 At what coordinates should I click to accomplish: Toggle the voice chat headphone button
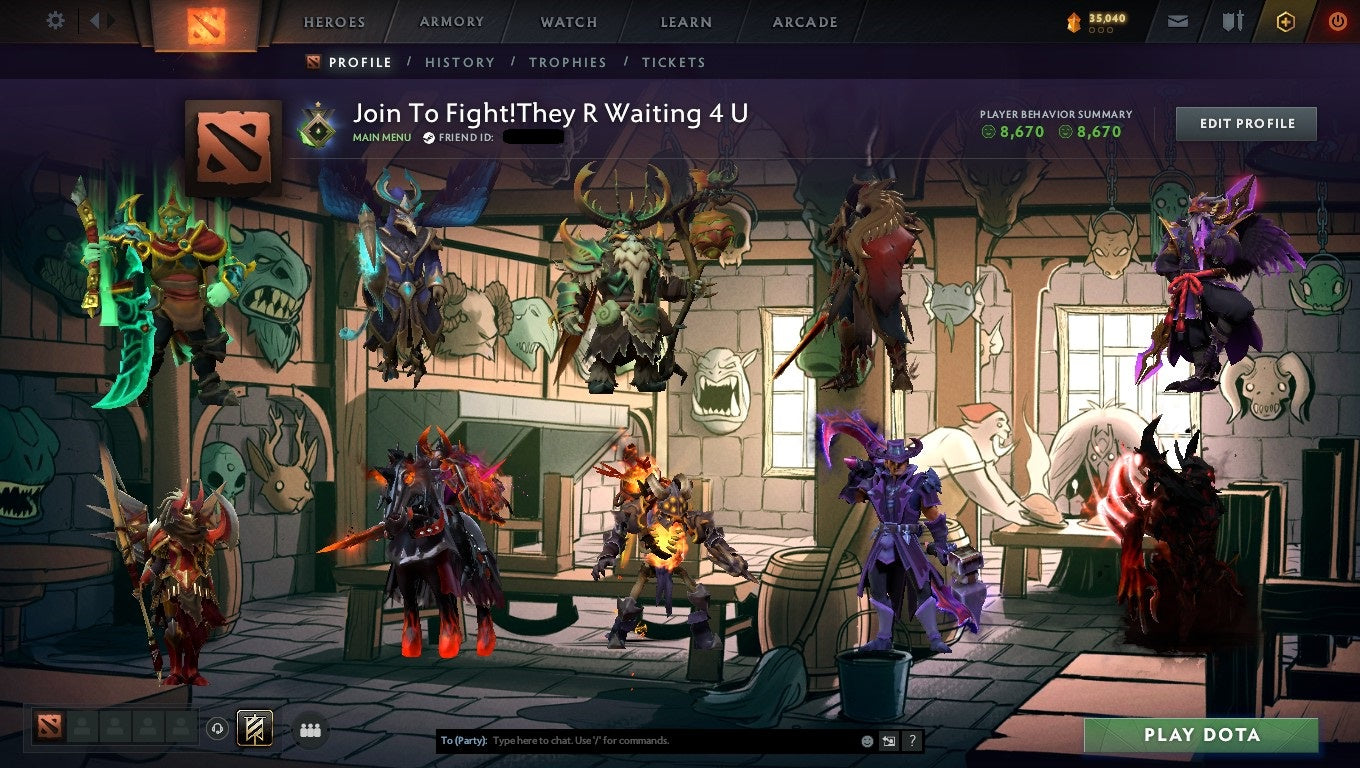pyautogui.click(x=218, y=730)
